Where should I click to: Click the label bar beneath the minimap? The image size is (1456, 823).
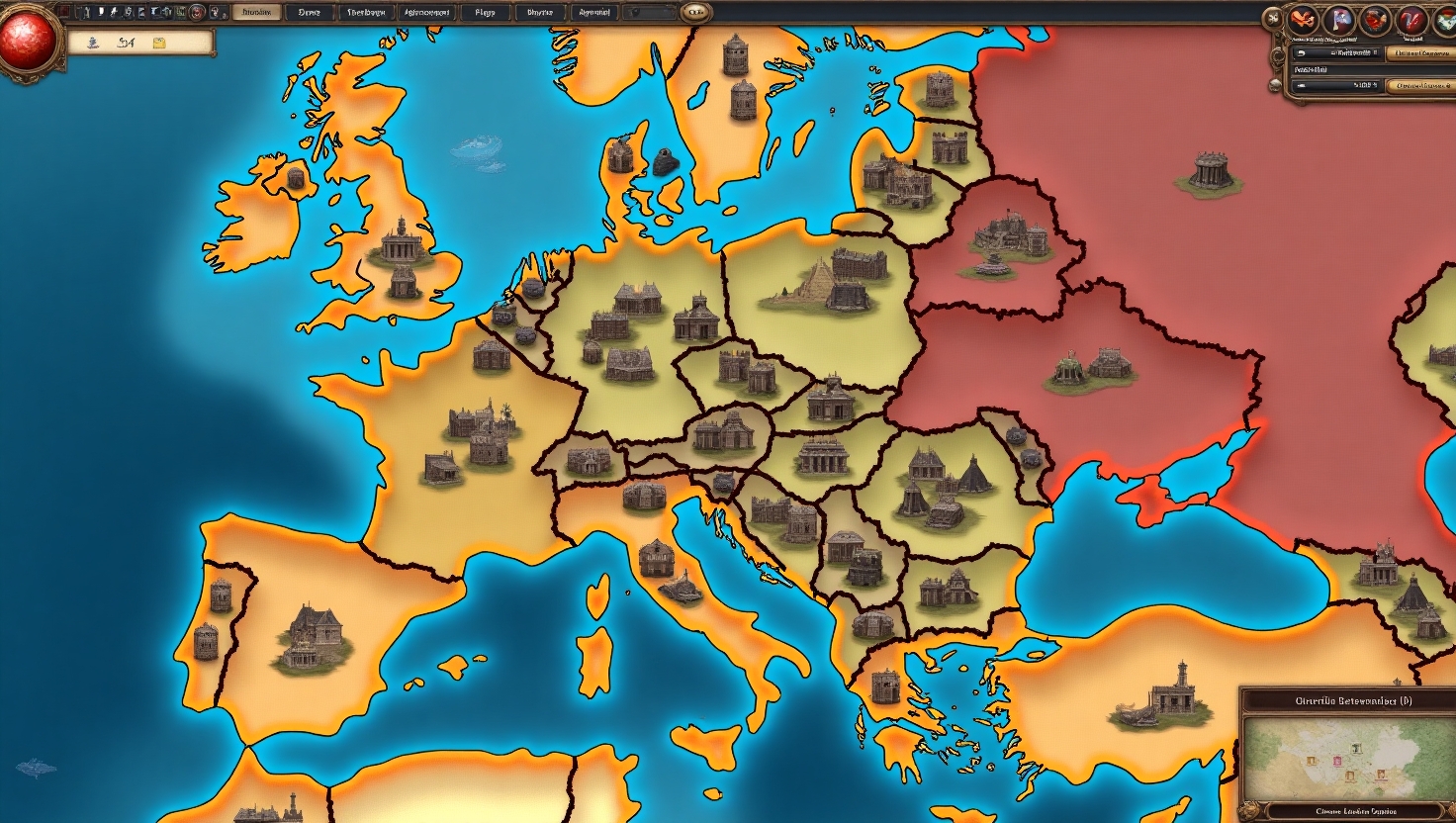click(x=1353, y=812)
